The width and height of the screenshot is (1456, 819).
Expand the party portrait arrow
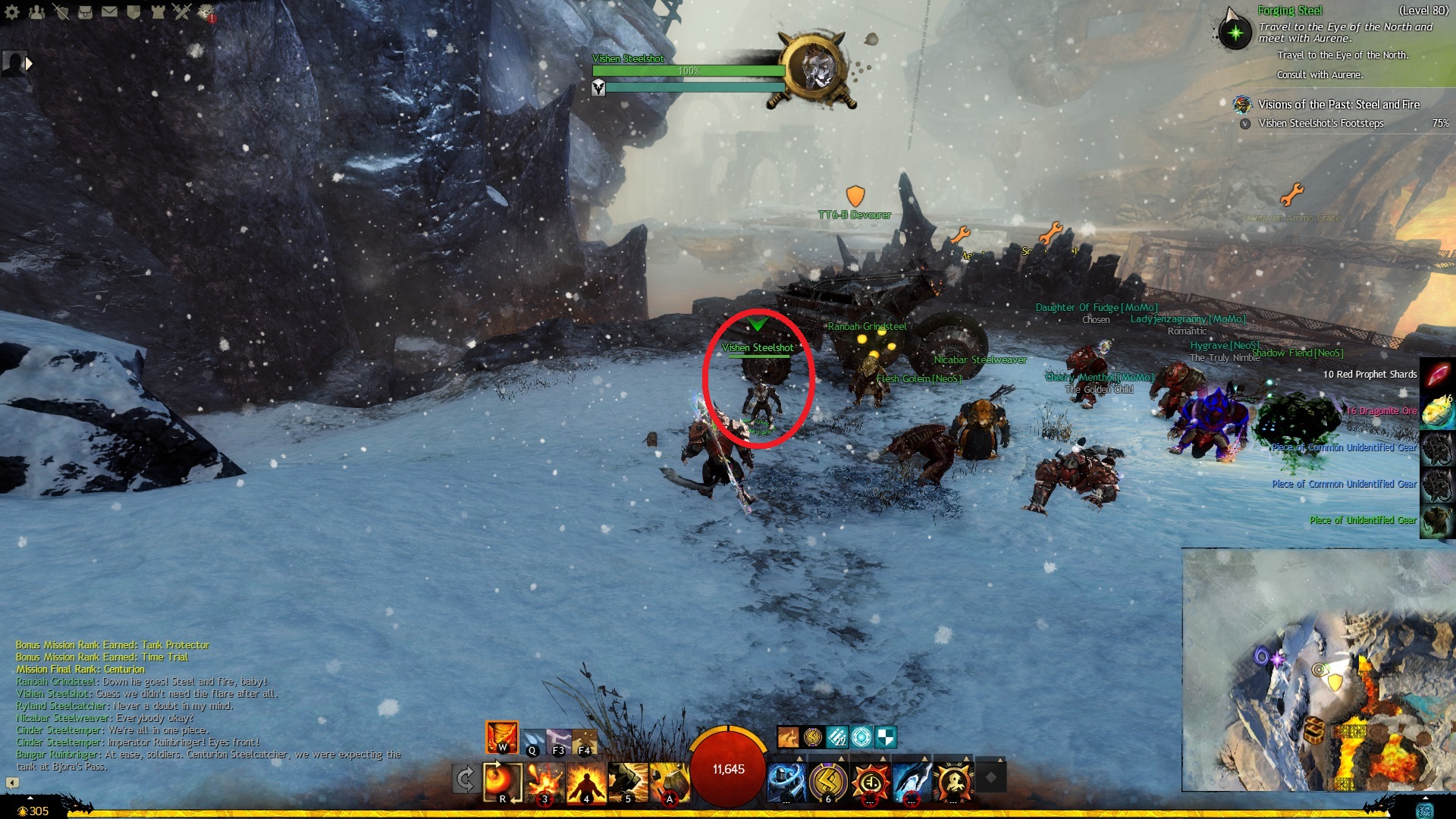29,64
